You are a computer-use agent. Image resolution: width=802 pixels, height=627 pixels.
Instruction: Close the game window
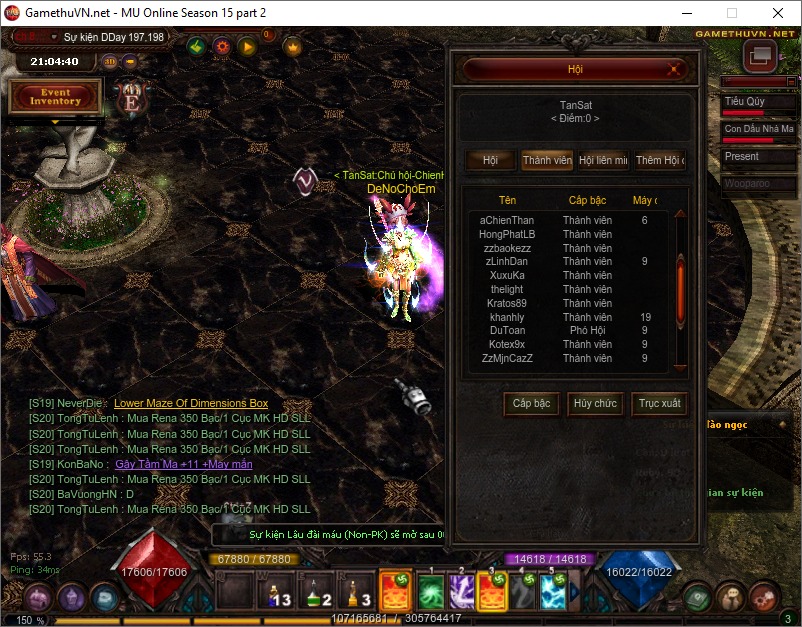point(777,14)
